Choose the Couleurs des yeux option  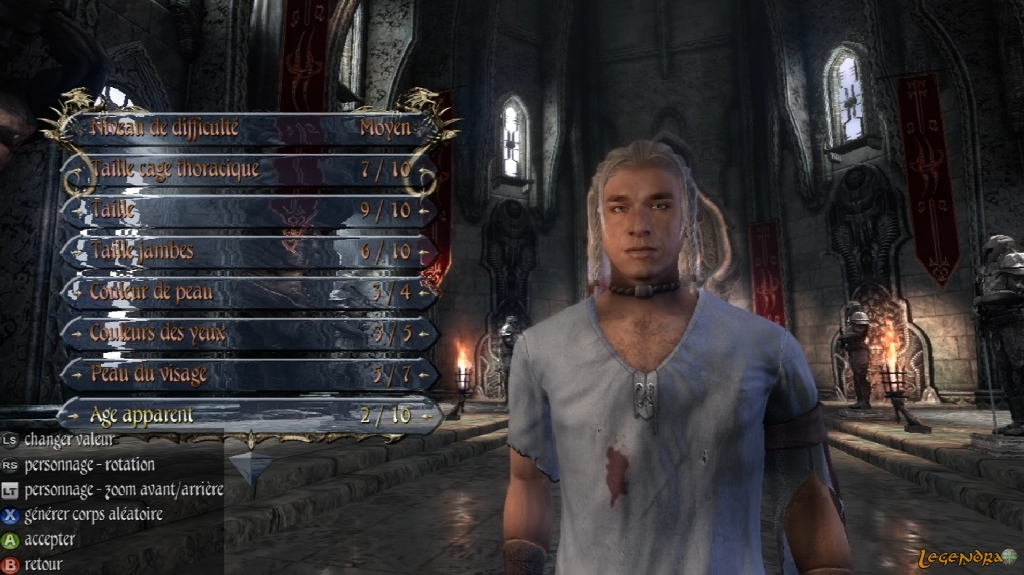click(250, 333)
